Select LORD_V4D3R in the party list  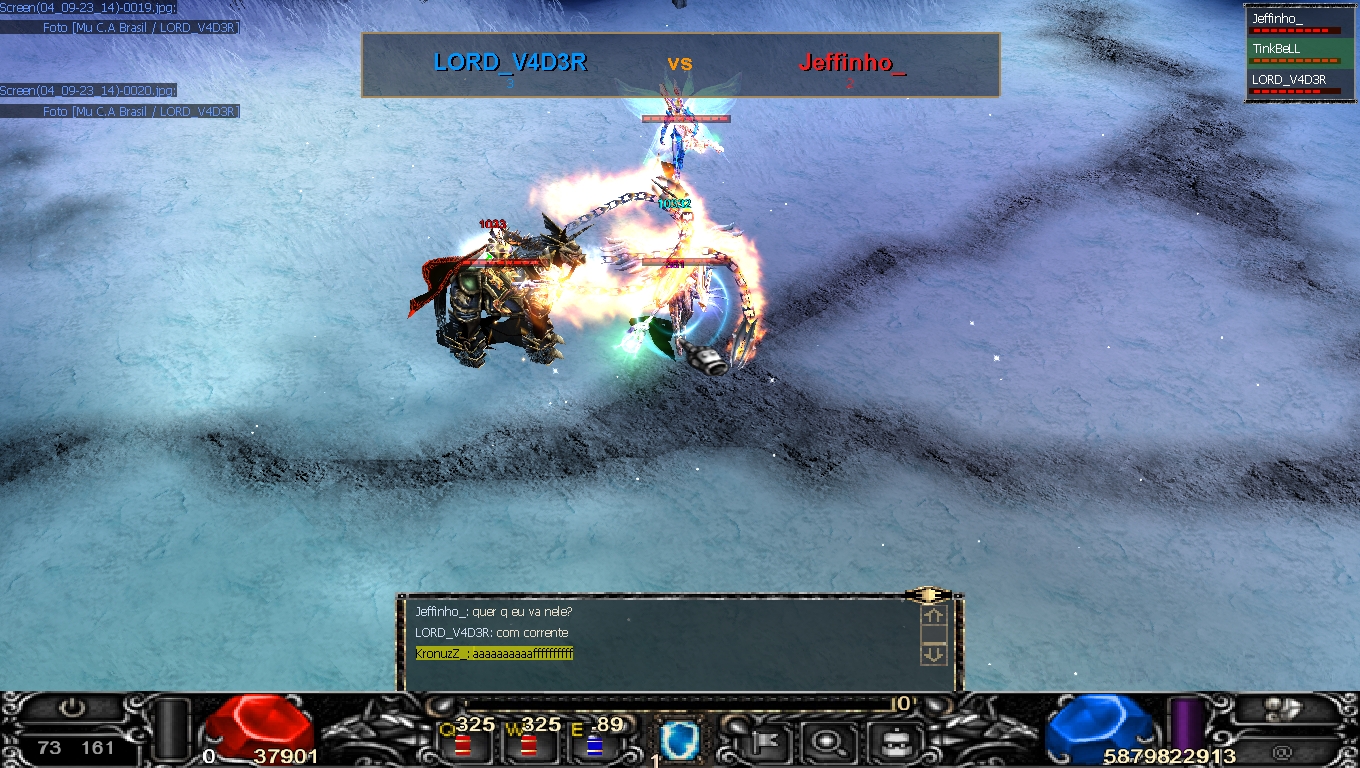1294,83
